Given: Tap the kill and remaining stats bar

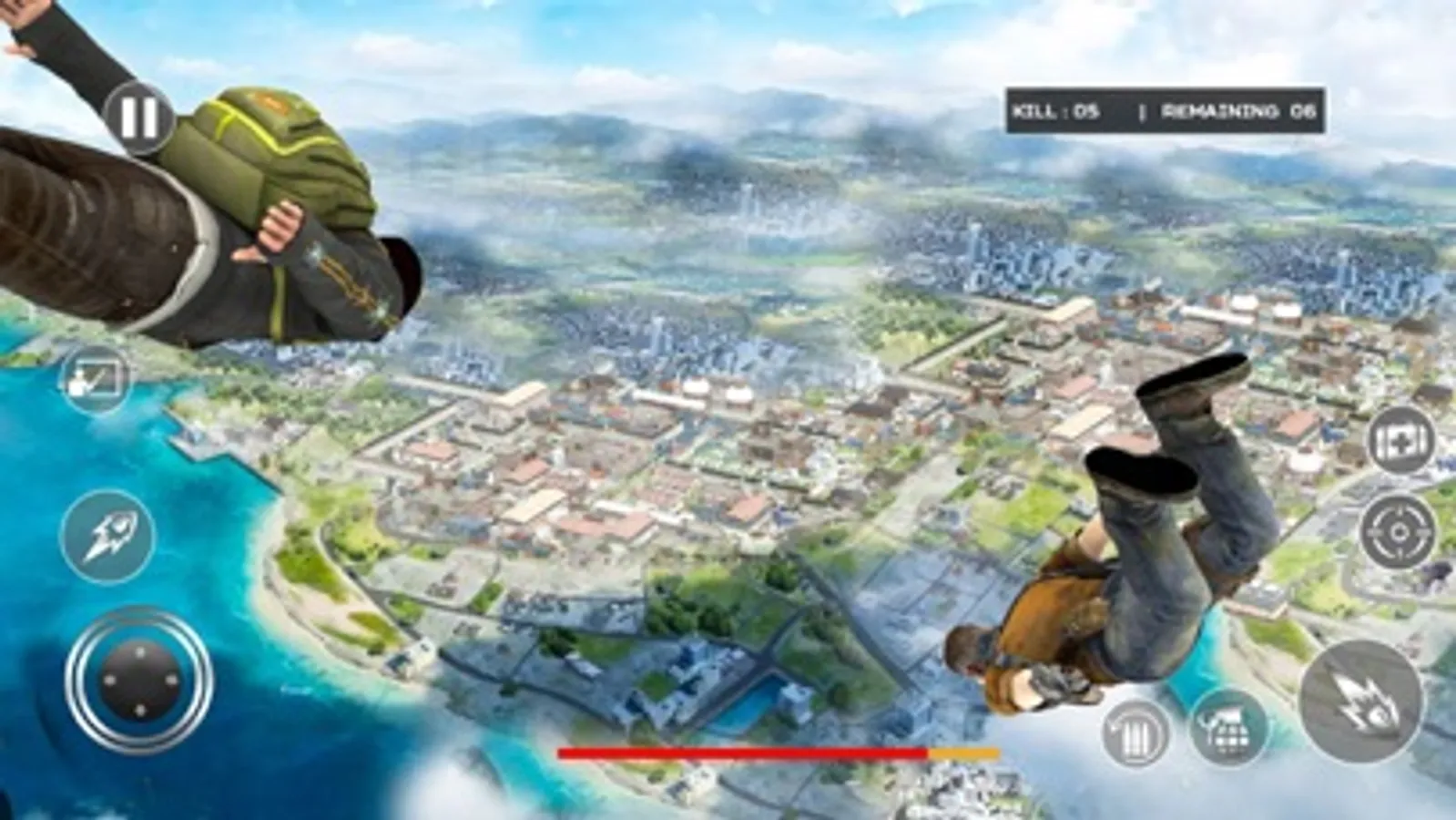Looking at the screenshot, I should (1166, 109).
